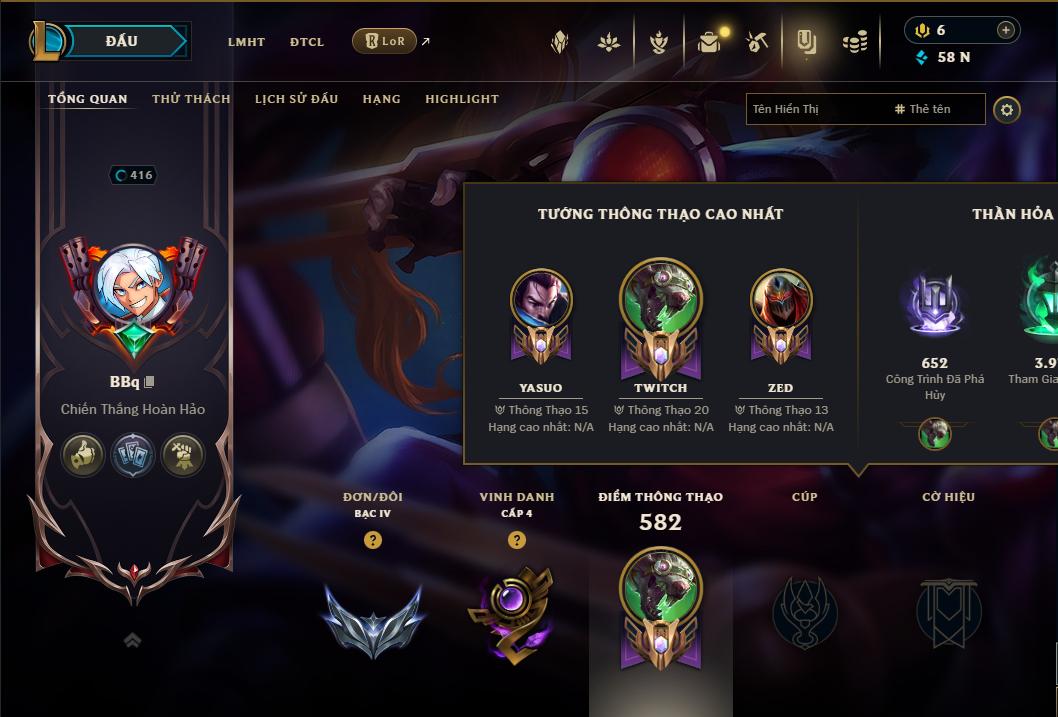Open the store coins icon
Image resolution: width=1058 pixels, height=717 pixels.
point(854,42)
